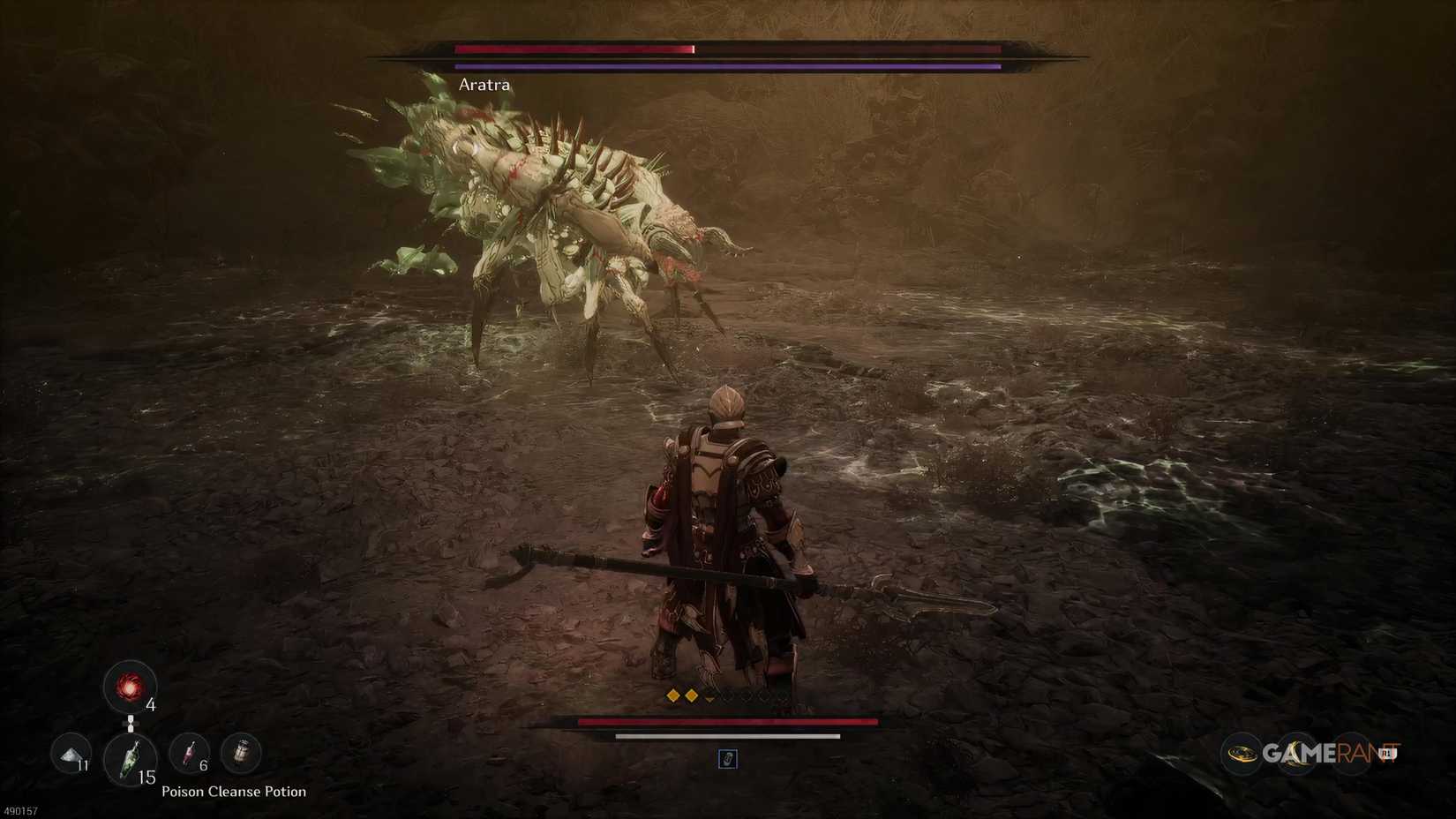Select the red healing orb quick slot

point(131,688)
